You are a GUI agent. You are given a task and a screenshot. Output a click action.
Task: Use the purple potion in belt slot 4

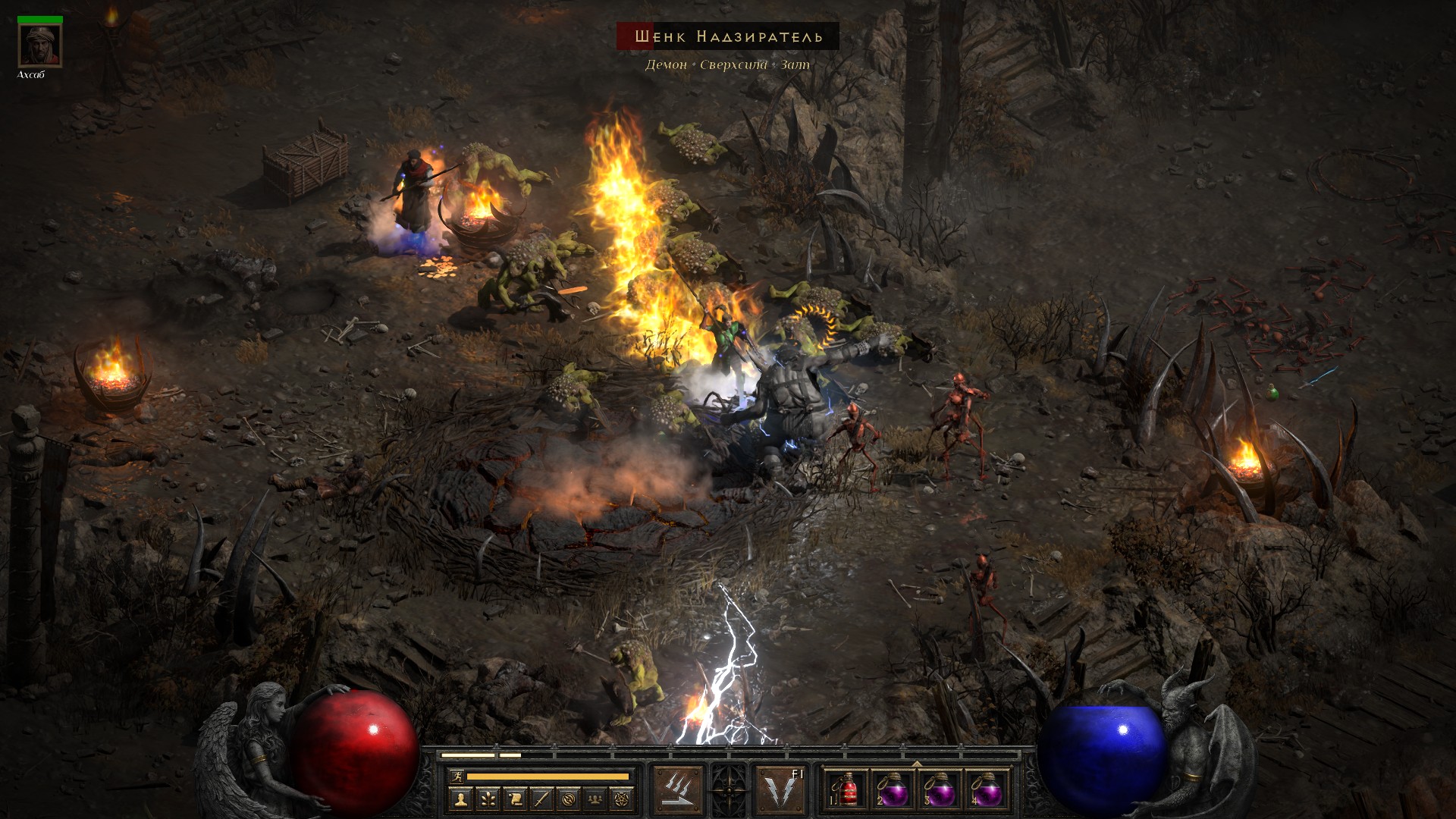click(x=986, y=792)
